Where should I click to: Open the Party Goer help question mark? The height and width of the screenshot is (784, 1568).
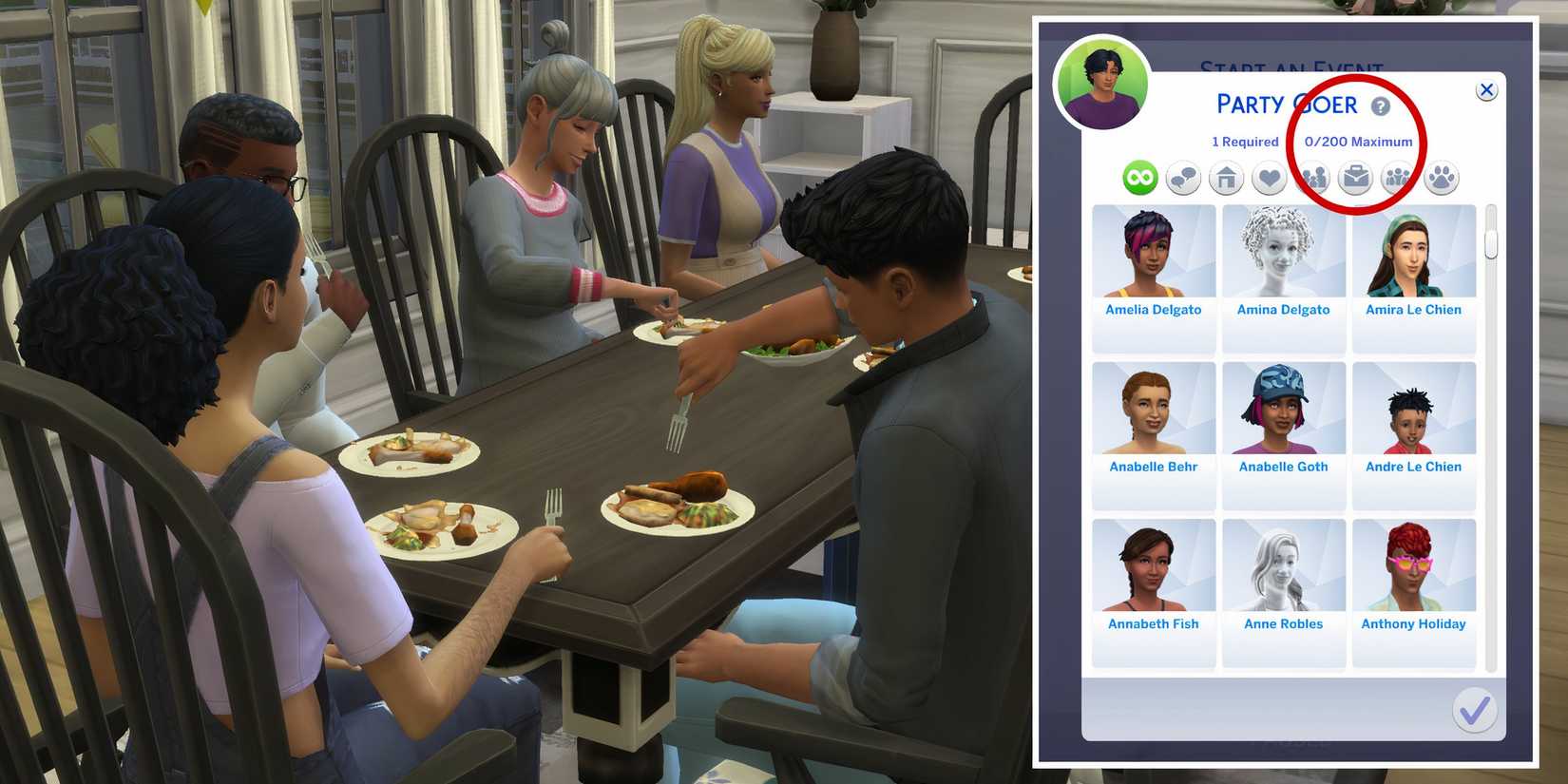click(x=1383, y=105)
